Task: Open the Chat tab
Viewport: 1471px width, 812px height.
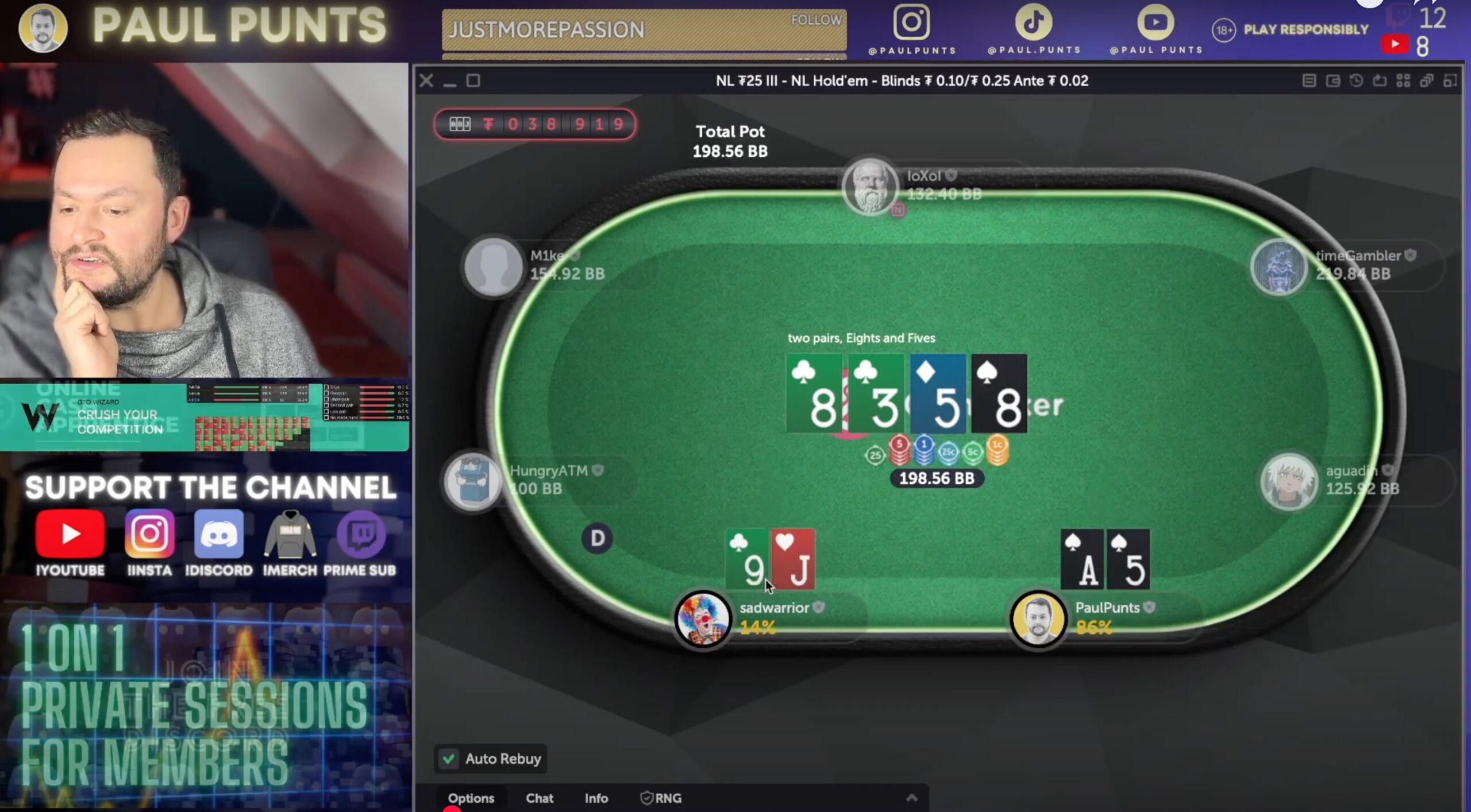Action: point(539,798)
